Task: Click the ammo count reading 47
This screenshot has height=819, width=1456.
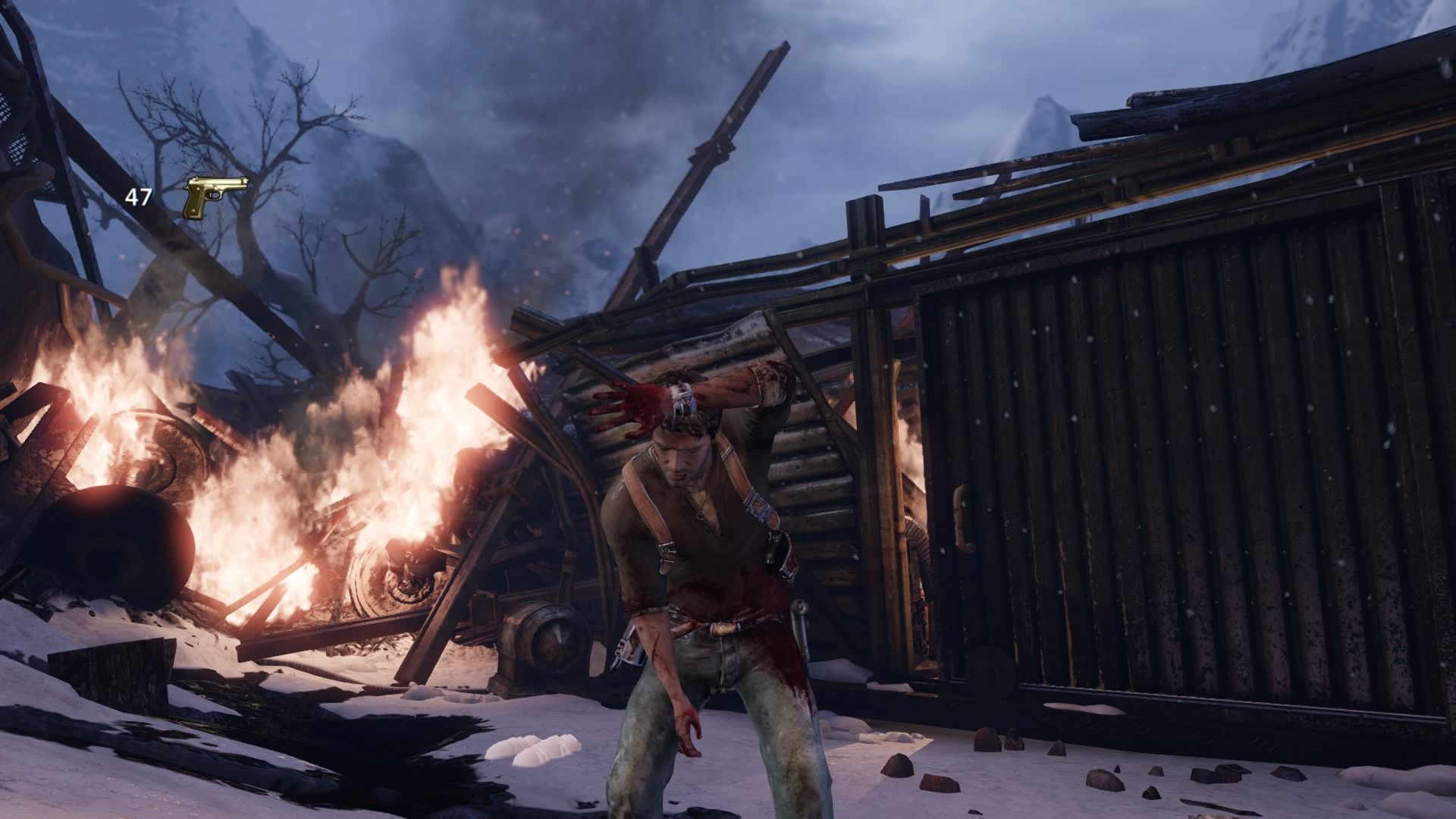Action: 136,196
